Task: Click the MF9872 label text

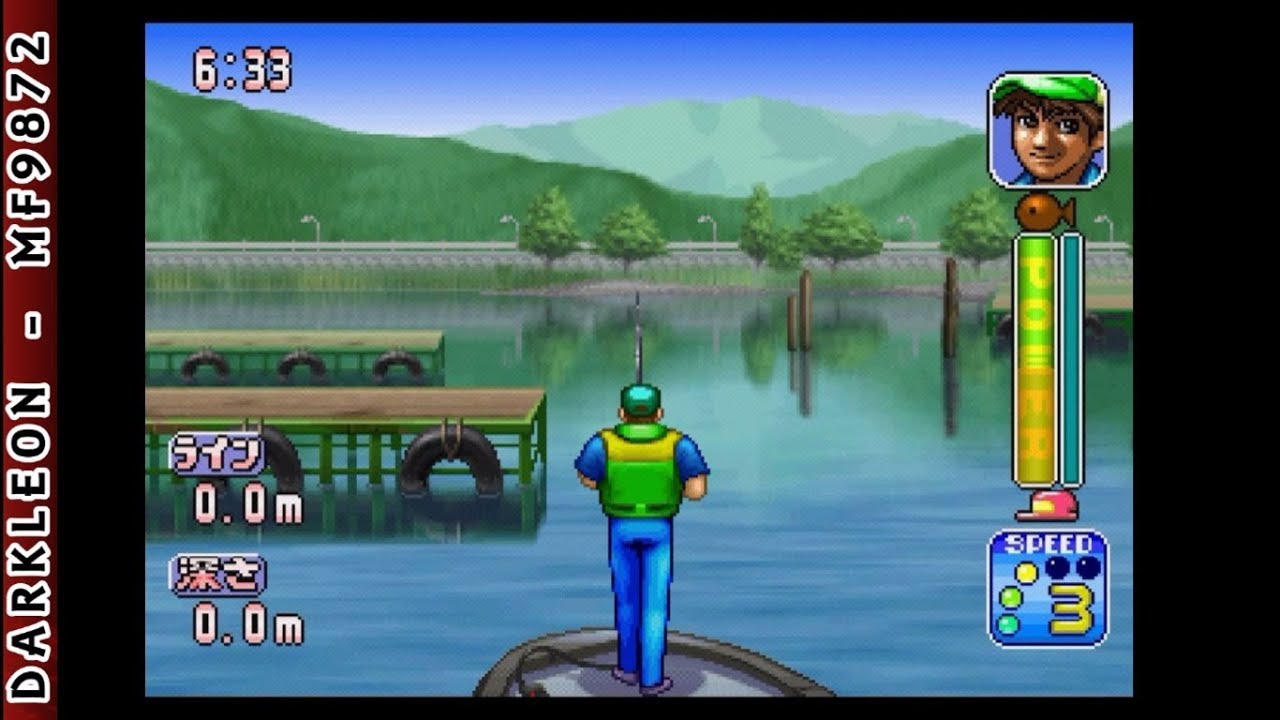Action: pyautogui.click(x=30, y=135)
